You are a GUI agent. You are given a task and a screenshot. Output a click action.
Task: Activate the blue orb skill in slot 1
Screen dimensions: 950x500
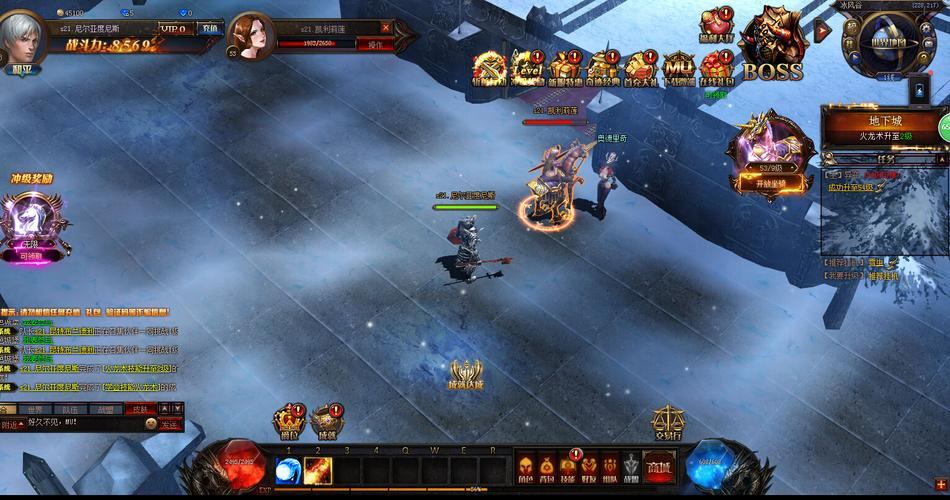tap(289, 469)
